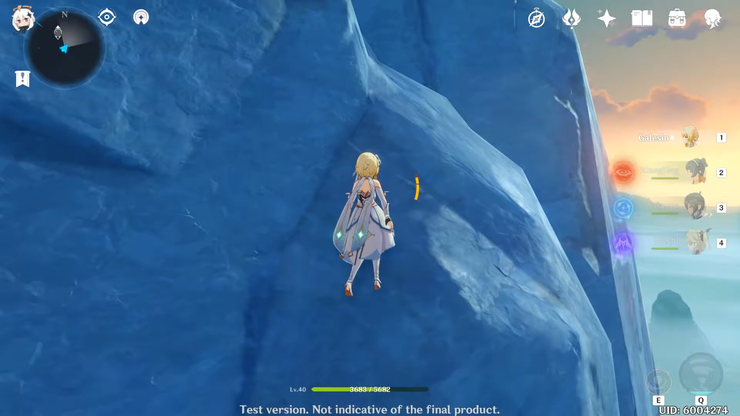Open the quest log exclamation bookmark
The image size is (740, 416).
[22, 78]
